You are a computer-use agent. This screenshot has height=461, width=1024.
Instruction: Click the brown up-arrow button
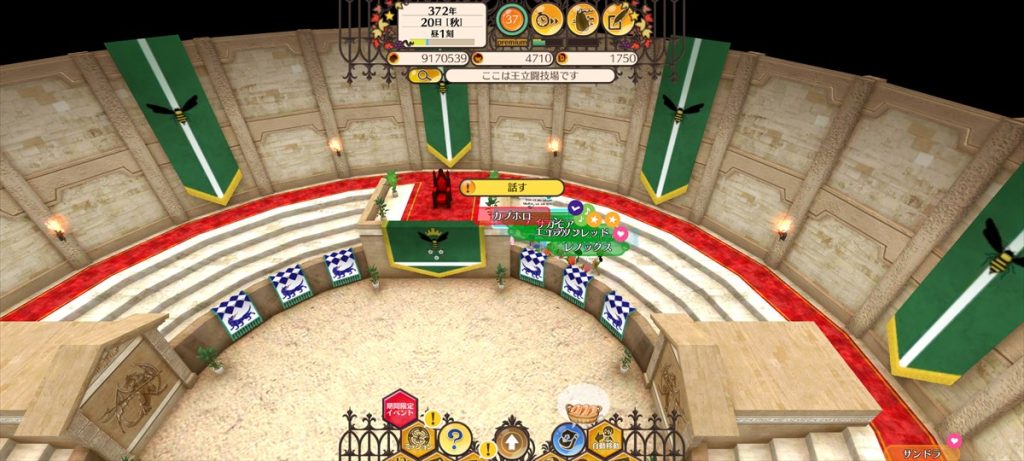(x=511, y=441)
